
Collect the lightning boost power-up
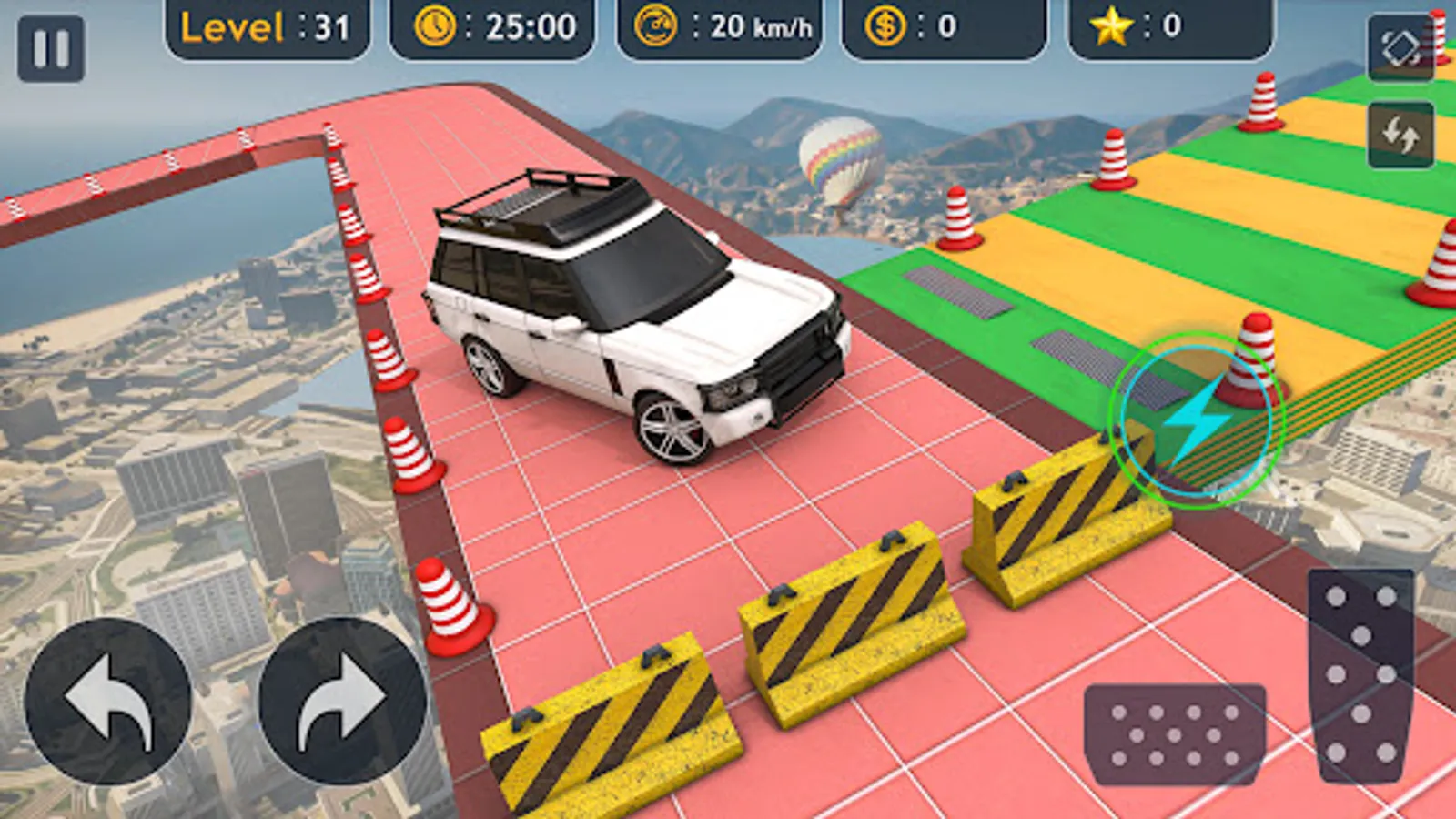pyautogui.click(x=1197, y=419)
